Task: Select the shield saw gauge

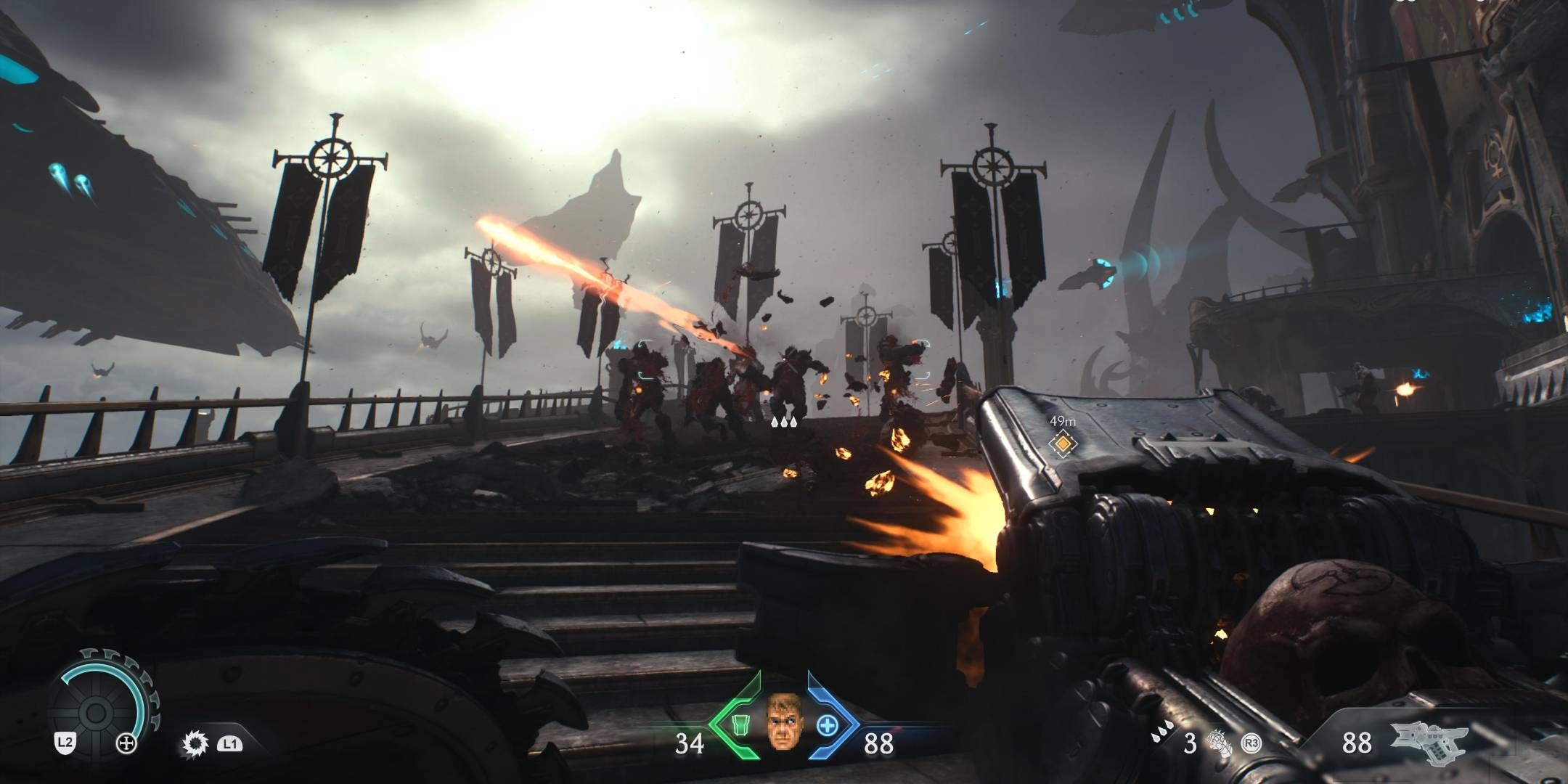Action: click(x=95, y=713)
